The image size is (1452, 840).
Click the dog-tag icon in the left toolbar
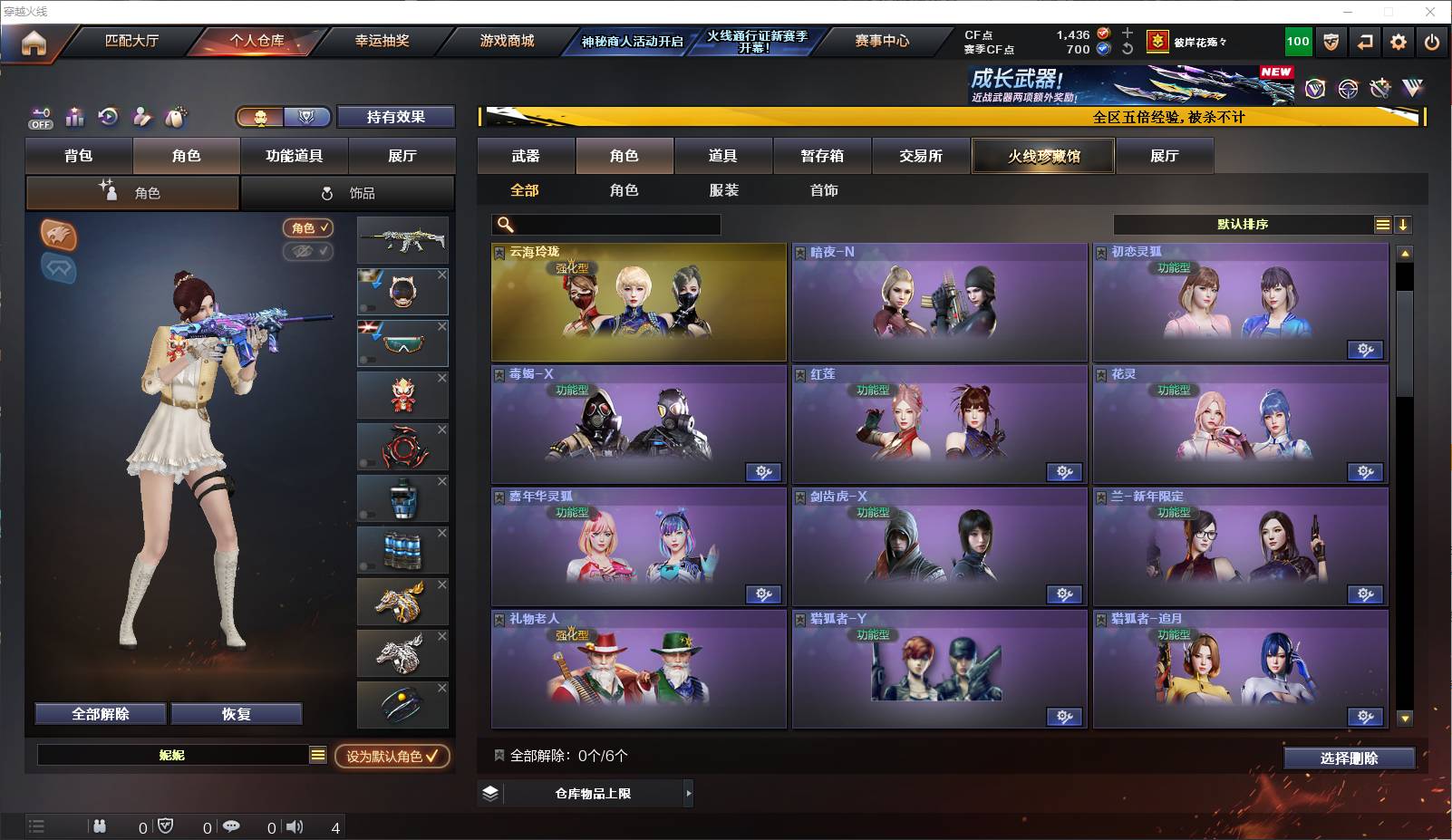tap(174, 116)
